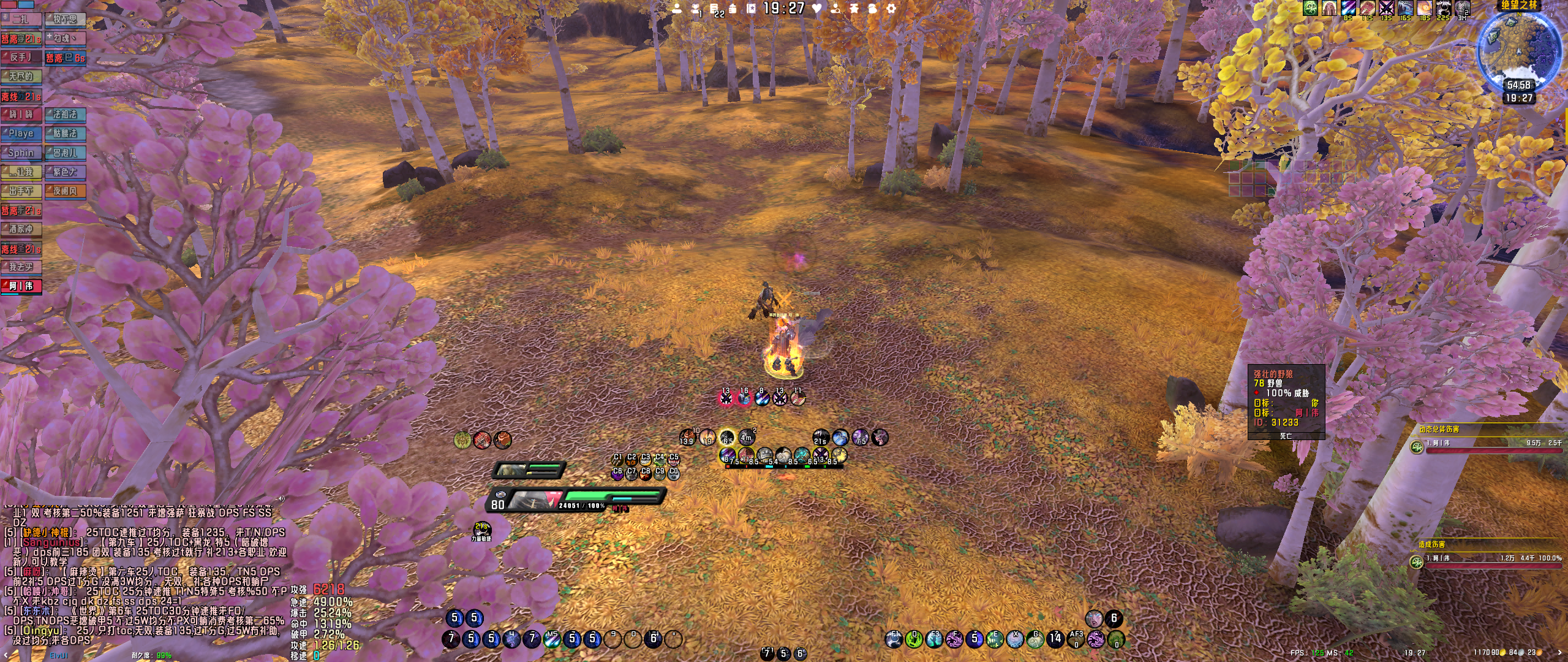Use the action slot marked AF3
The width and height of the screenshot is (1568, 662).
coord(1076,639)
